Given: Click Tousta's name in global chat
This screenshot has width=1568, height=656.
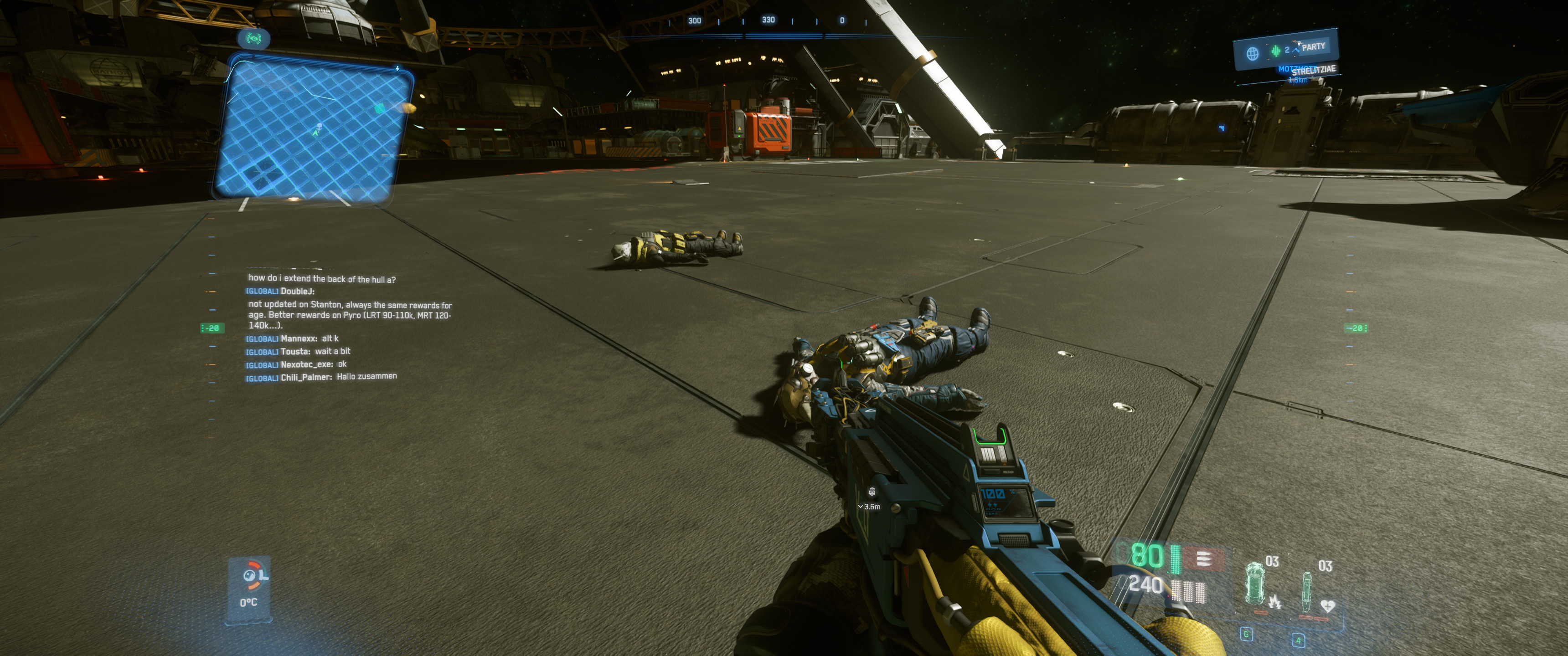Looking at the screenshot, I should [x=294, y=351].
